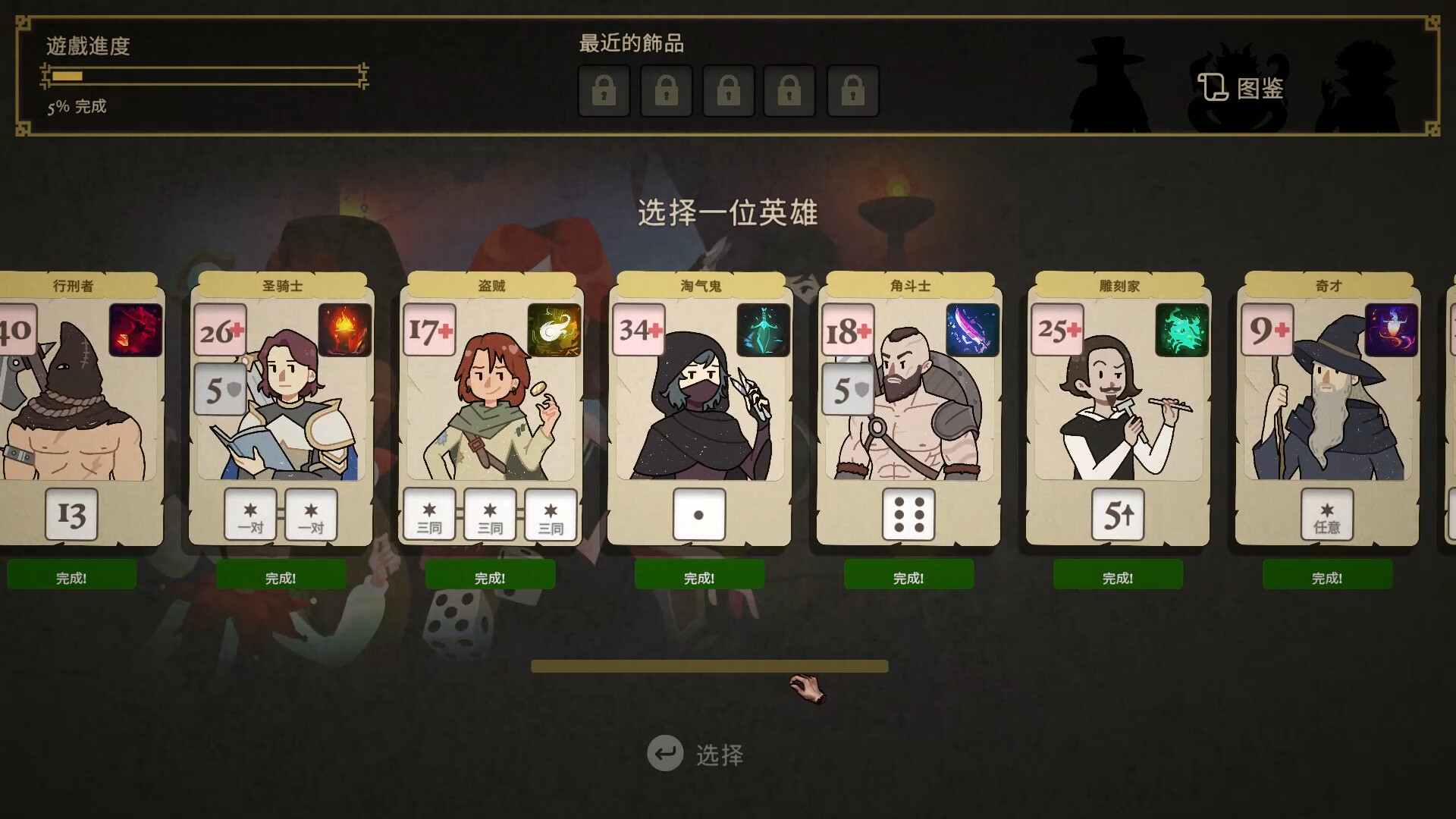Image resolution: width=1456 pixels, height=819 pixels.
Task: Click the 行刑者's red skill icon
Action: 135,330
